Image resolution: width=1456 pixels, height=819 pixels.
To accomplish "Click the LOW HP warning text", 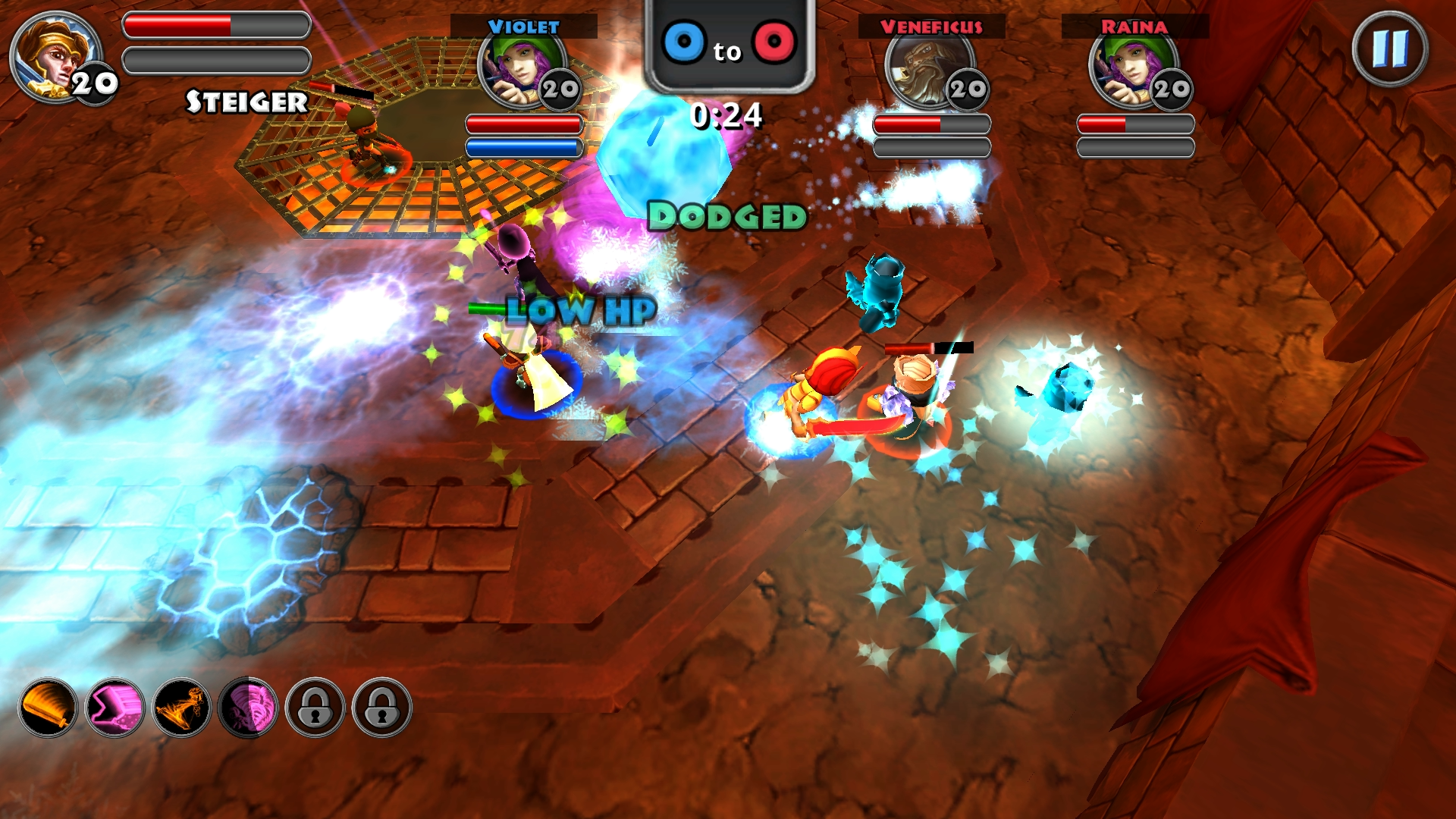I will click(x=579, y=309).
